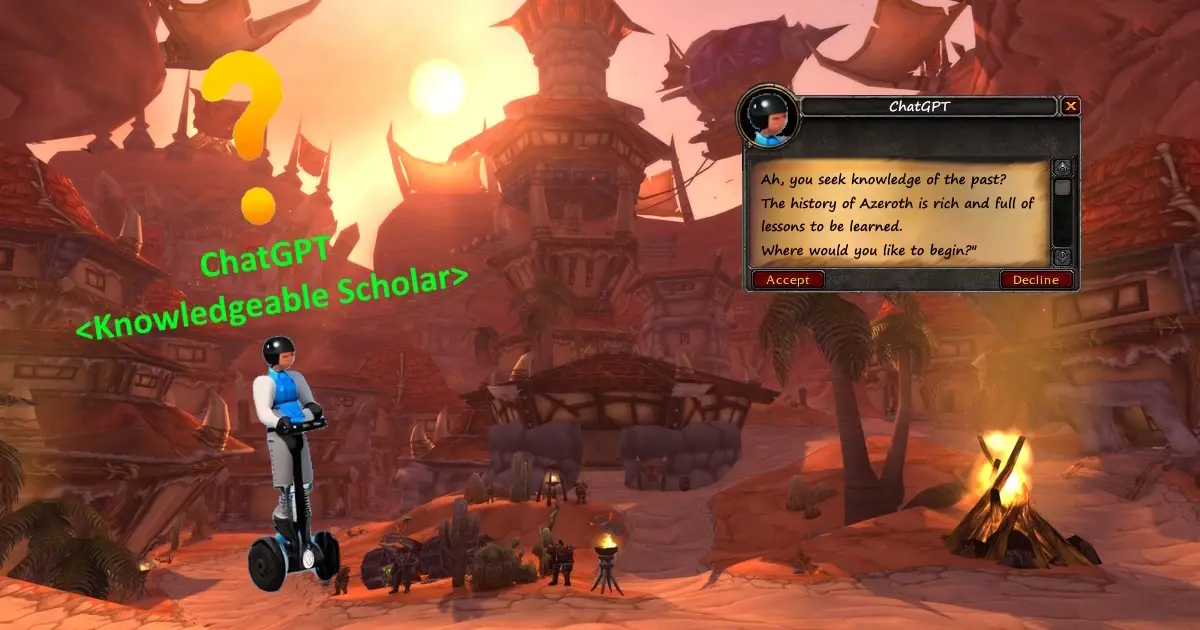This screenshot has height=630, width=1200.
Task: Close the ChatGPT dialogue window
Action: click(x=1071, y=106)
